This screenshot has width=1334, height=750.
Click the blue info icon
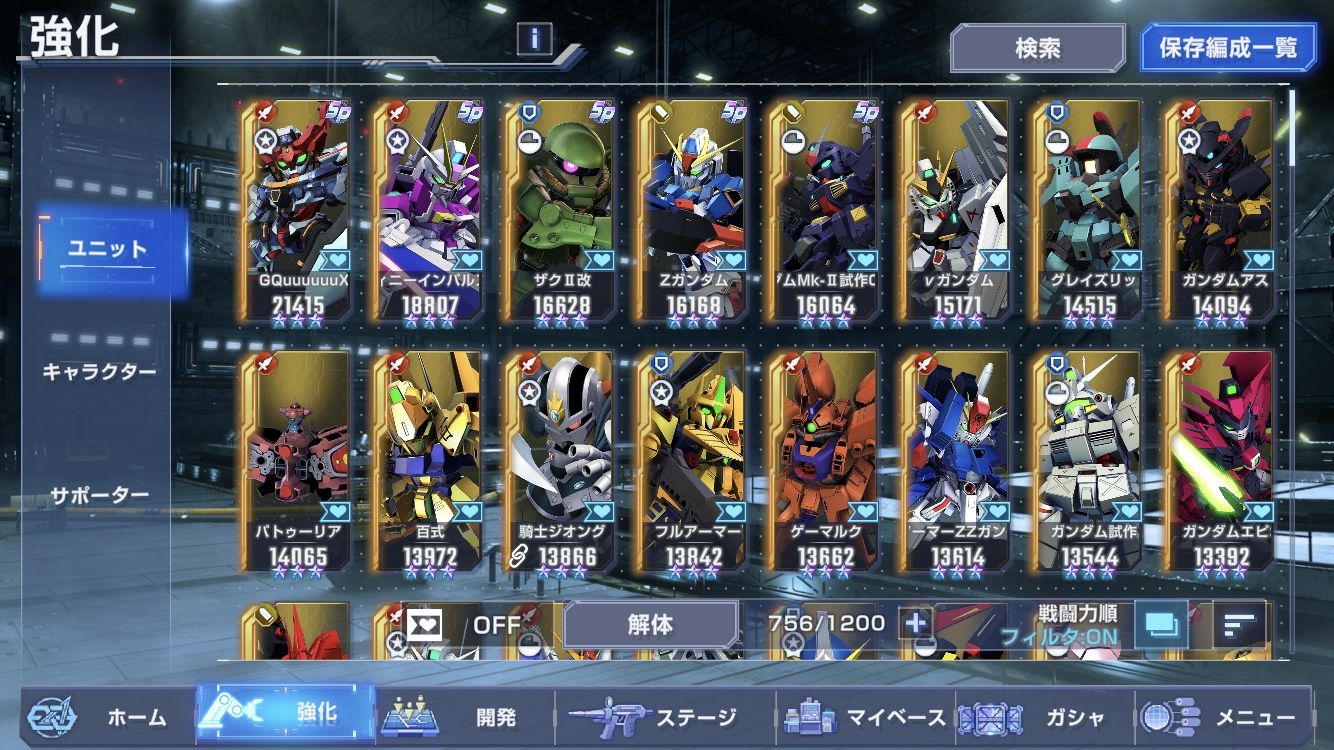[x=535, y=39]
